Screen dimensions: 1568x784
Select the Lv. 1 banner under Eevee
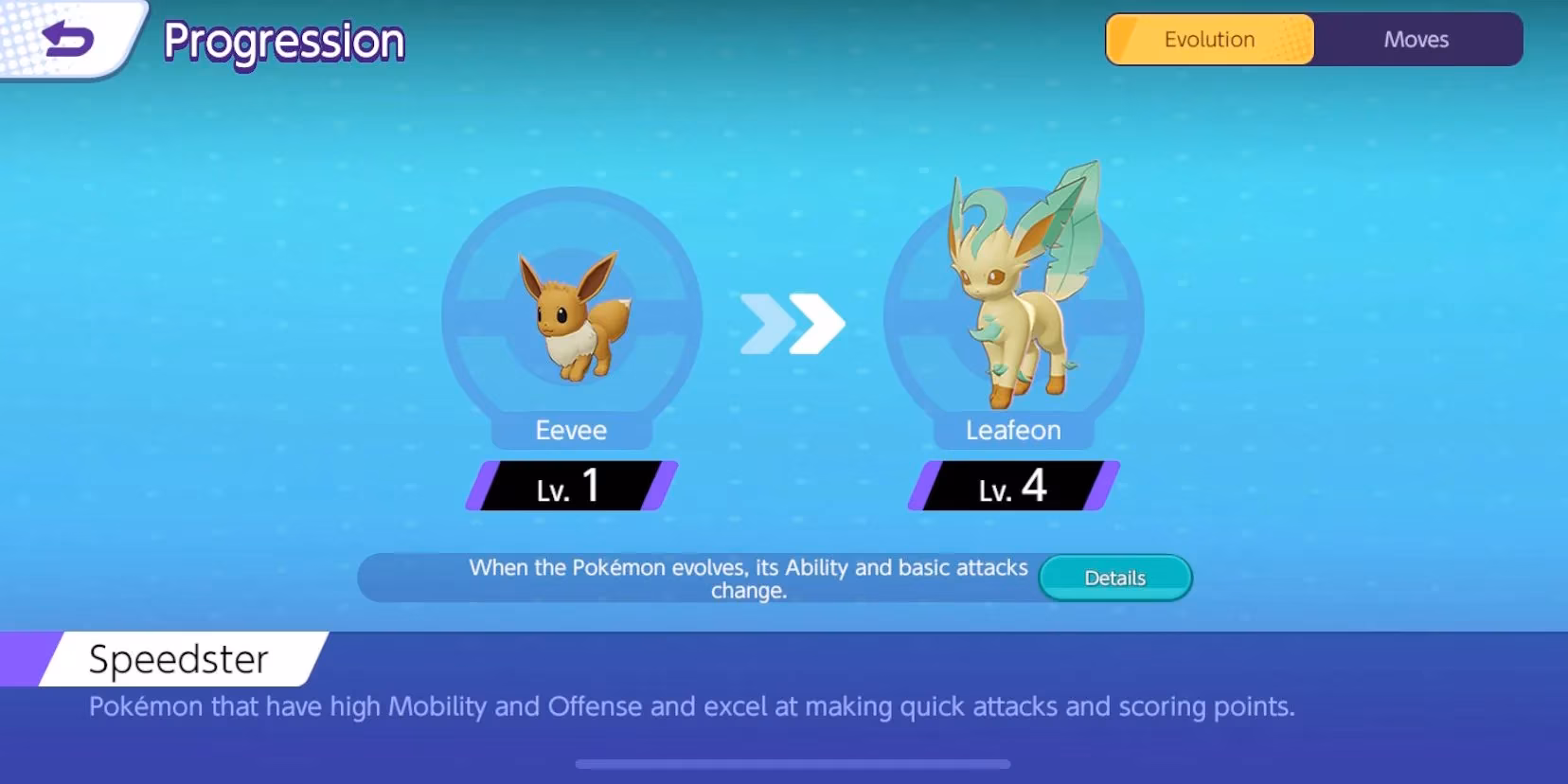point(571,486)
